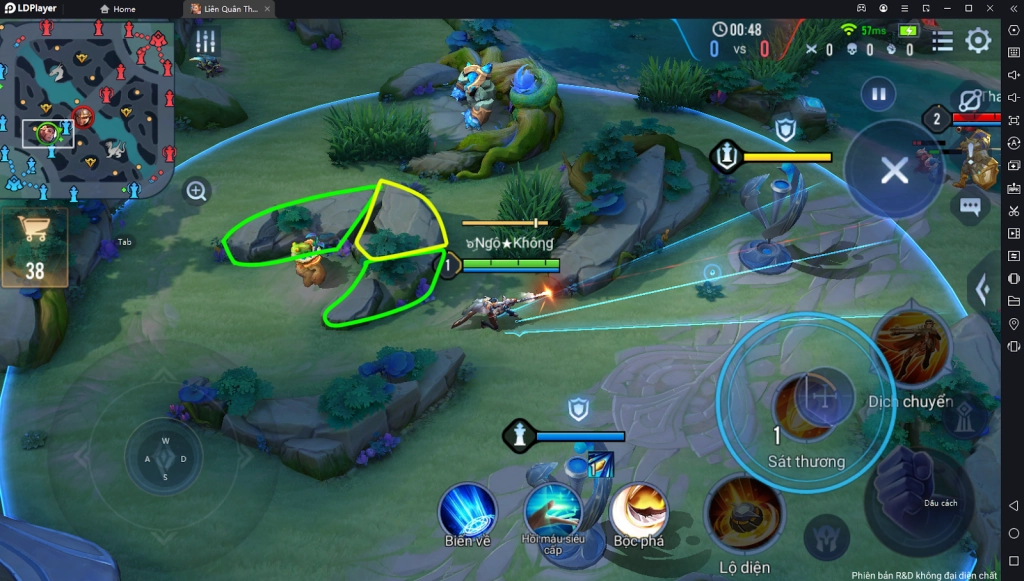Activate the Biến về recall skill
The image size is (1024, 581).
[468, 512]
